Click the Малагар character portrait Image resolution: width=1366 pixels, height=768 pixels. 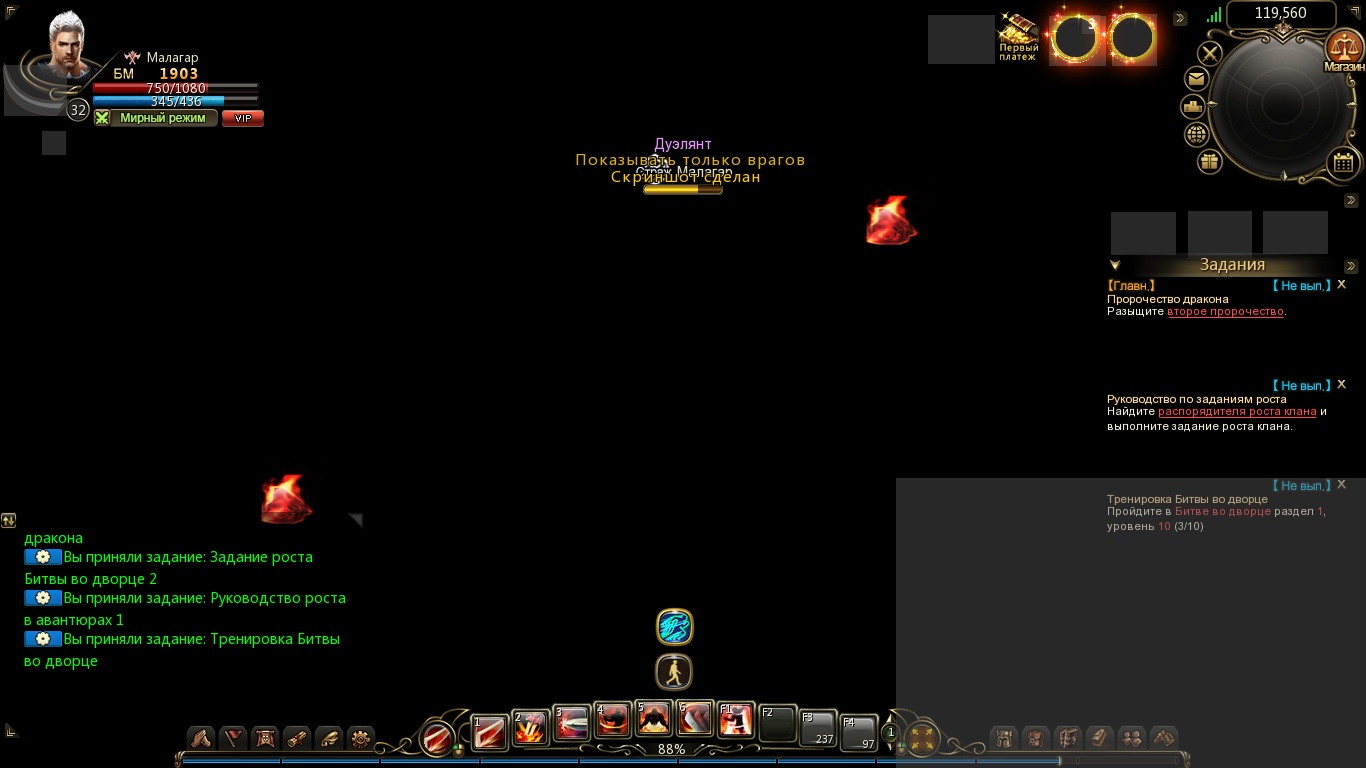[x=68, y=45]
